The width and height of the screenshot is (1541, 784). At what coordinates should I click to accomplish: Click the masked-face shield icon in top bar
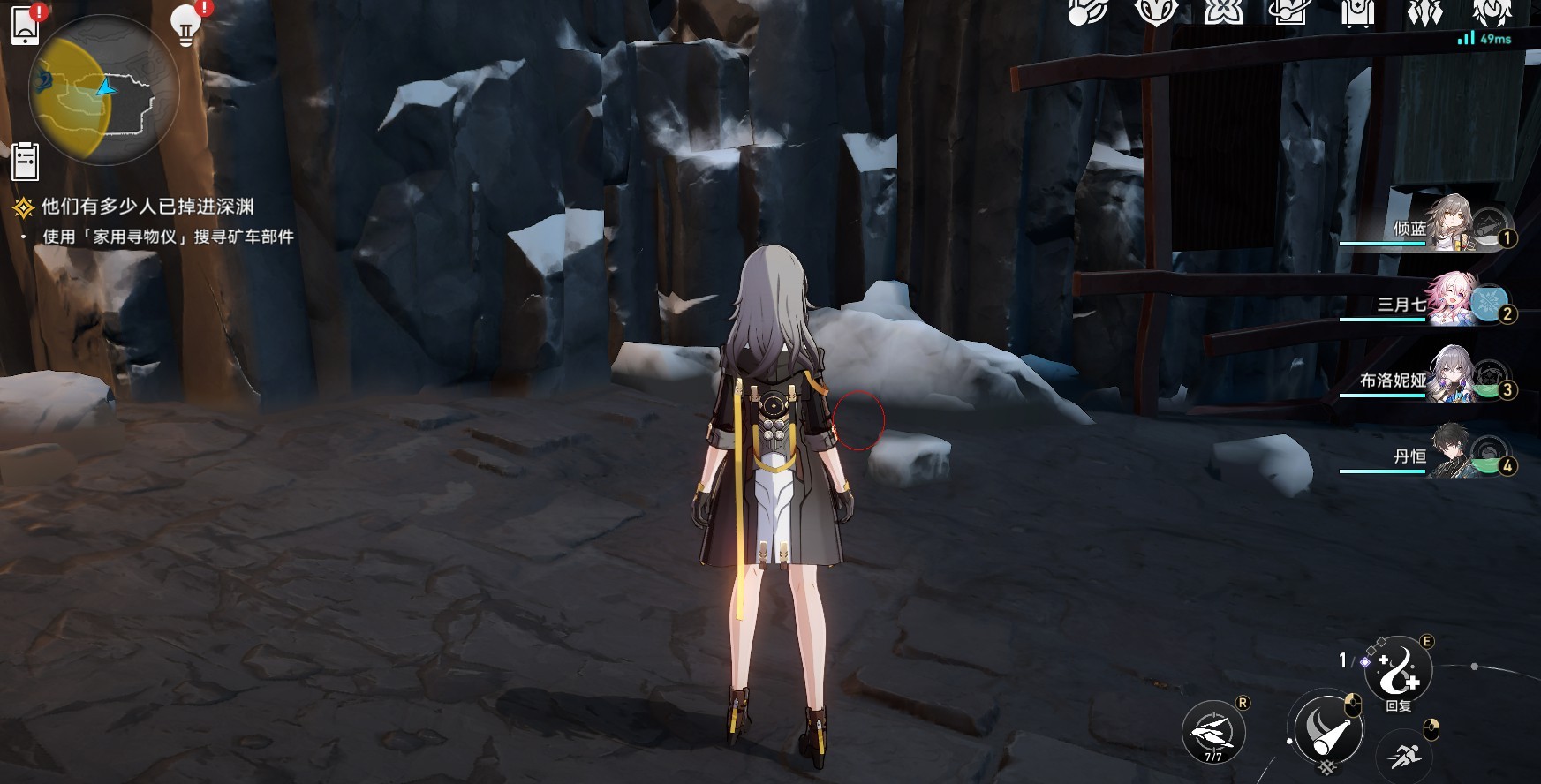click(1157, 12)
